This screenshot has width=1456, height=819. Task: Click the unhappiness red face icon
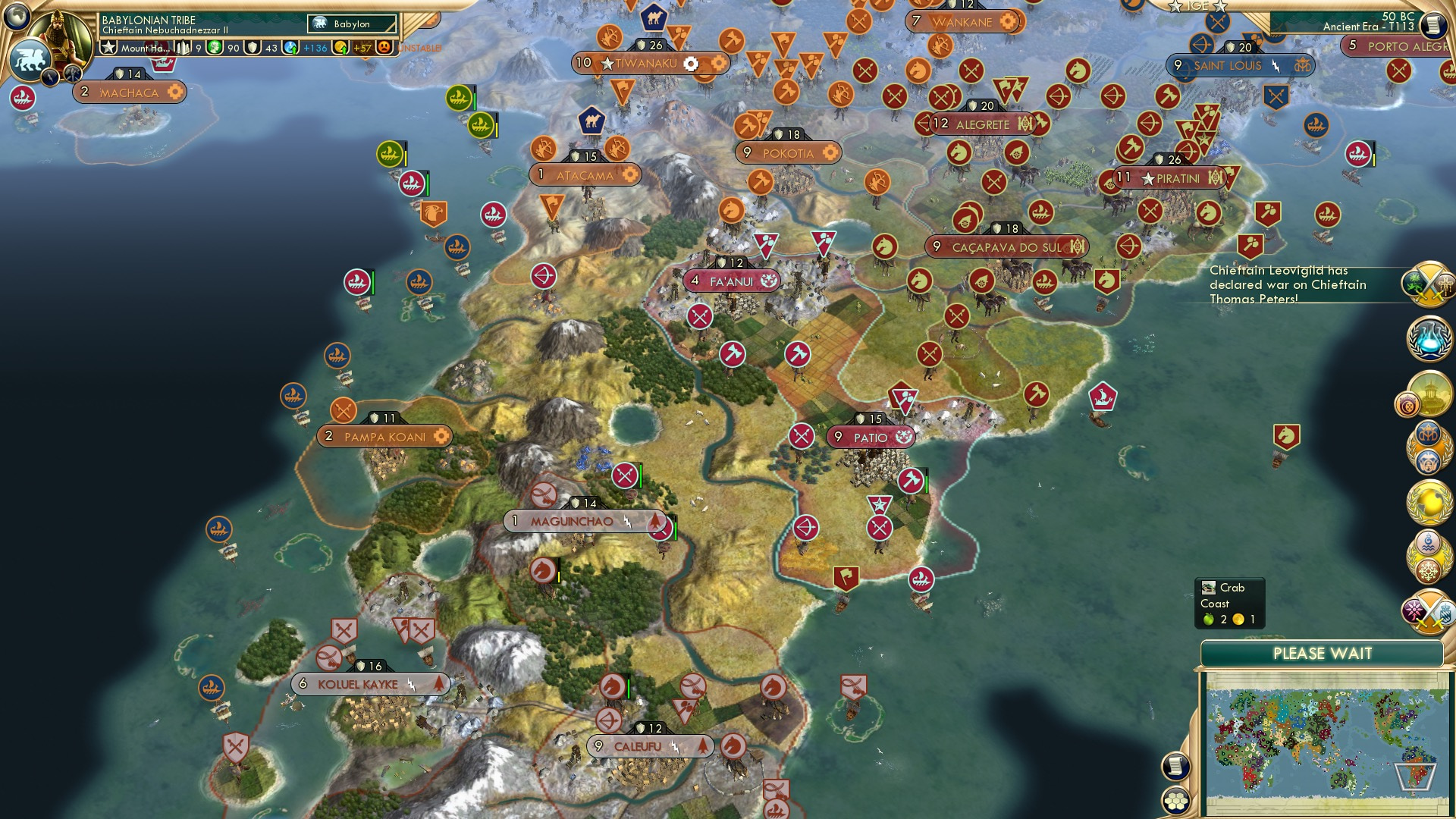(x=384, y=48)
